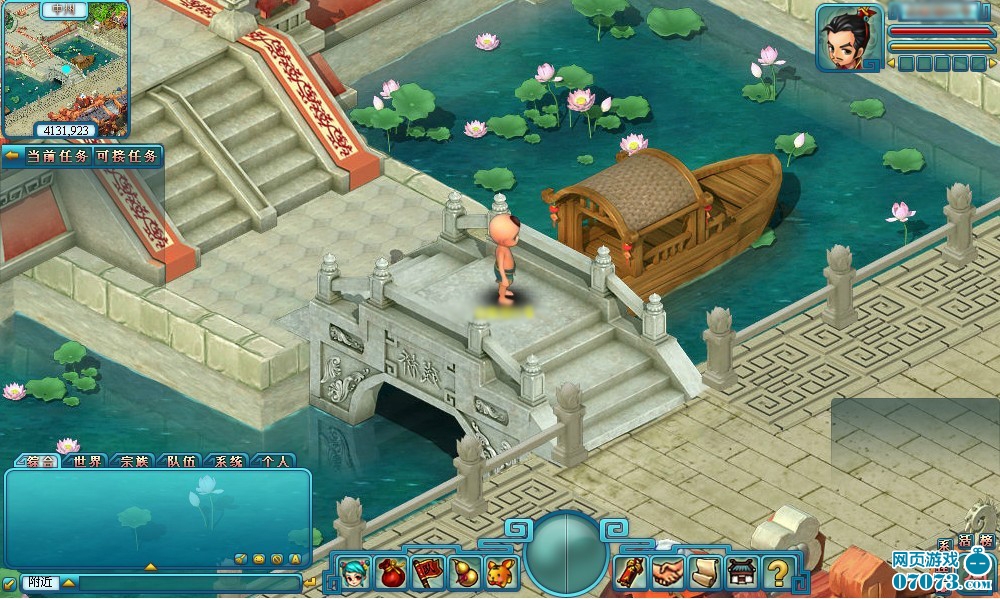Open the red pouch inventory bag
The width and height of the screenshot is (1000, 599).
(390, 573)
